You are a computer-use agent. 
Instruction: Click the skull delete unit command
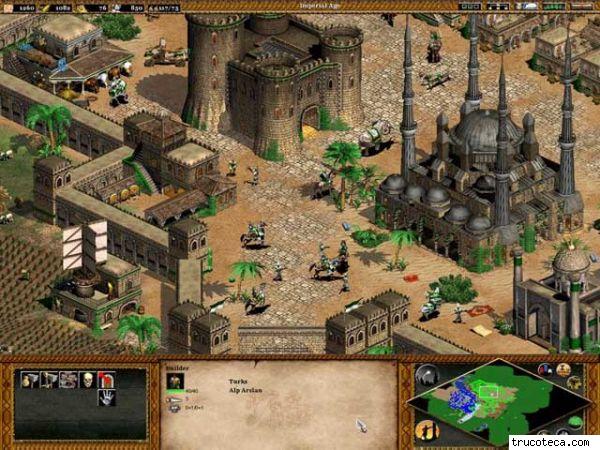click(x=88, y=379)
